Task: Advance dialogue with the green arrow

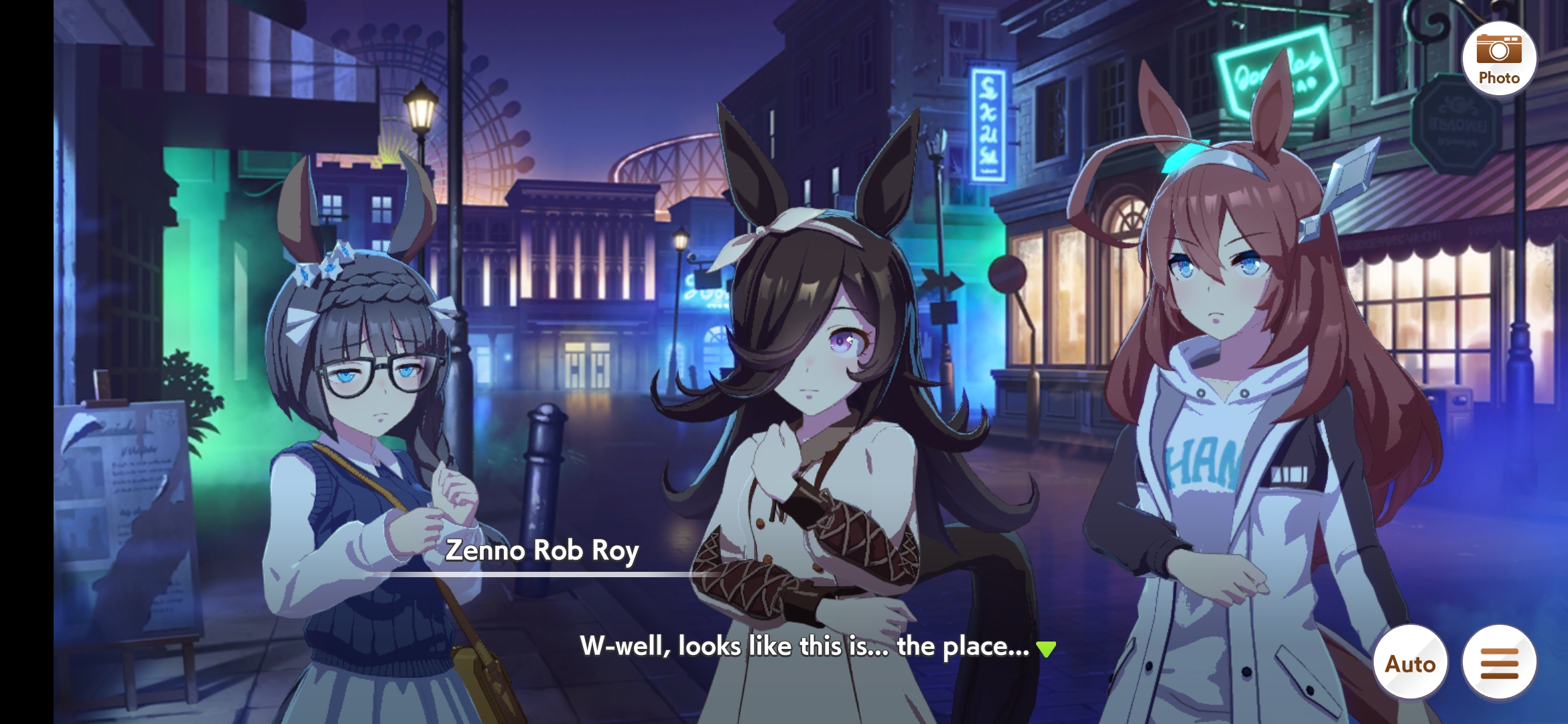Action: (1046, 648)
